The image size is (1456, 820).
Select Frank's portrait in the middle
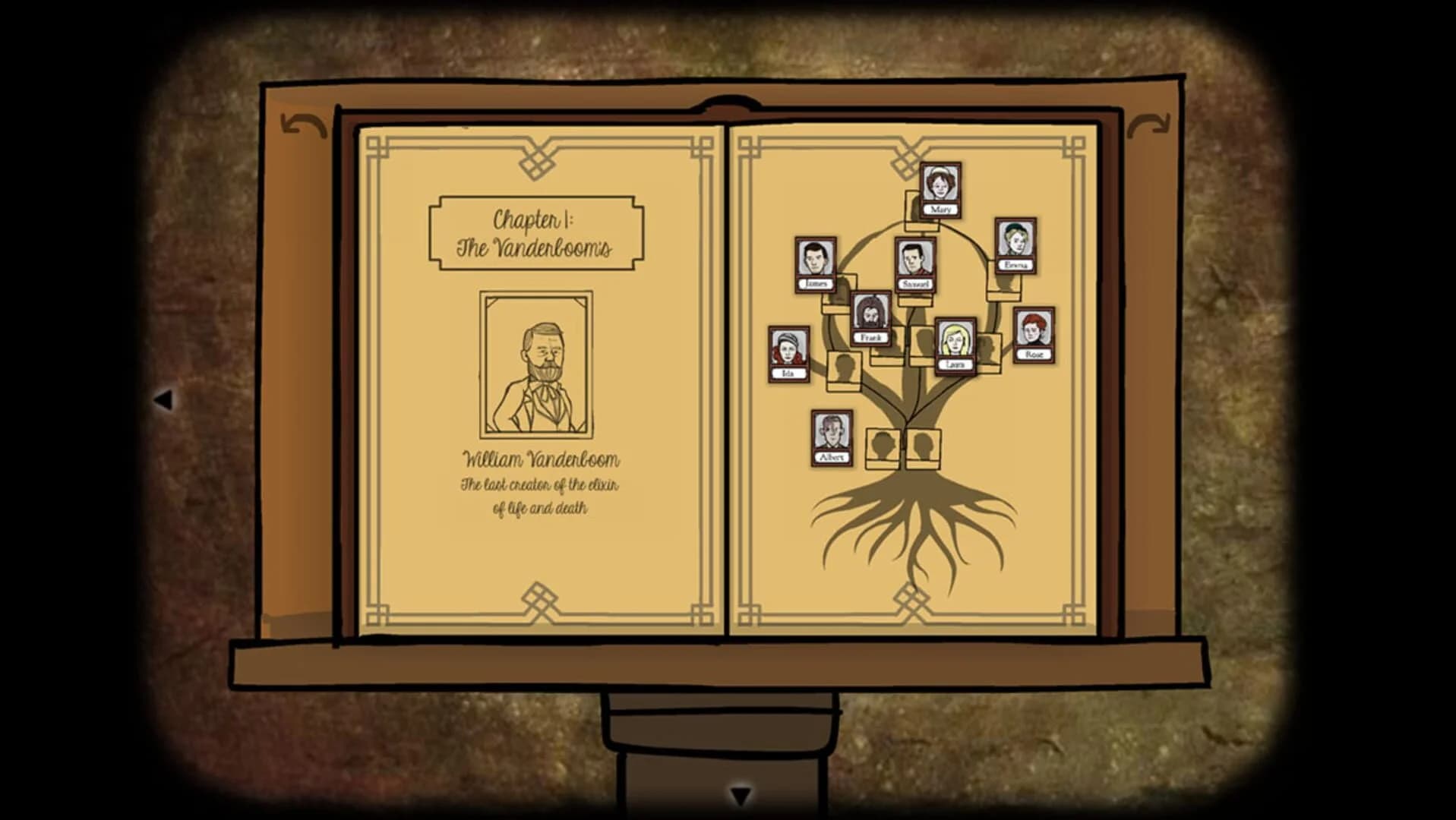point(872,315)
